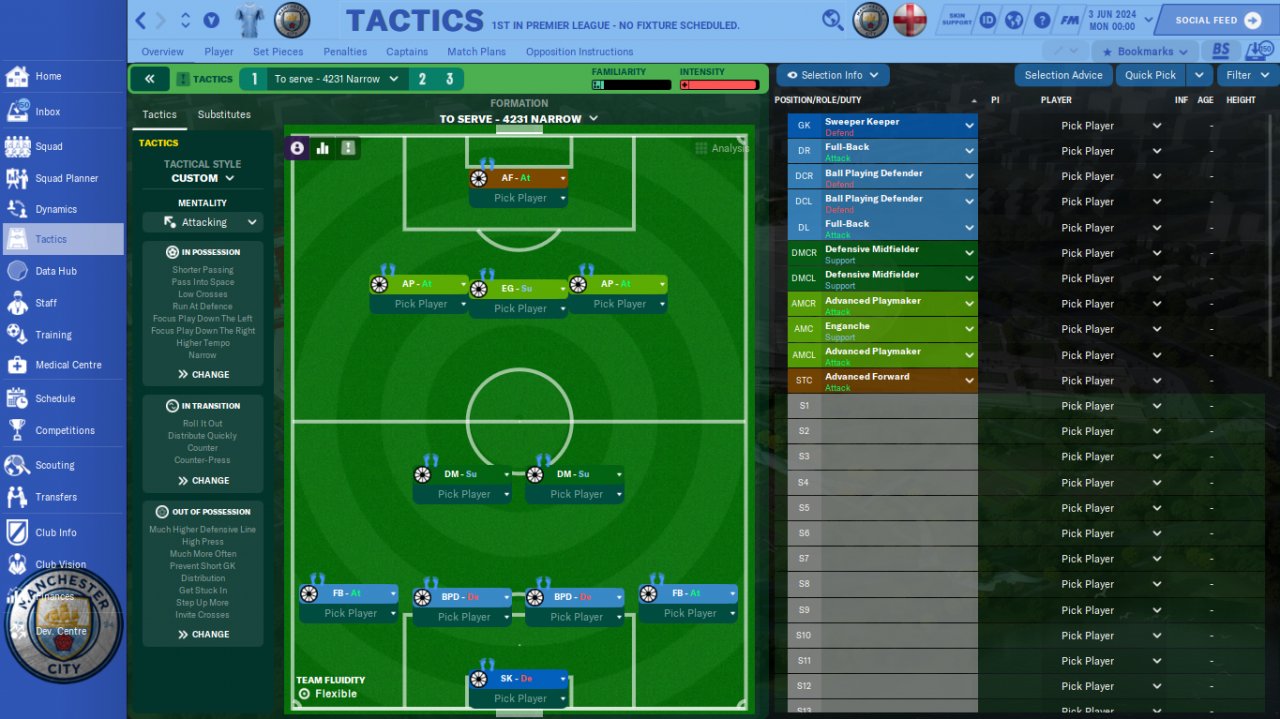The height and width of the screenshot is (719, 1280).
Task: Open the Opposition Instructions tab
Action: pyautogui.click(x=579, y=52)
